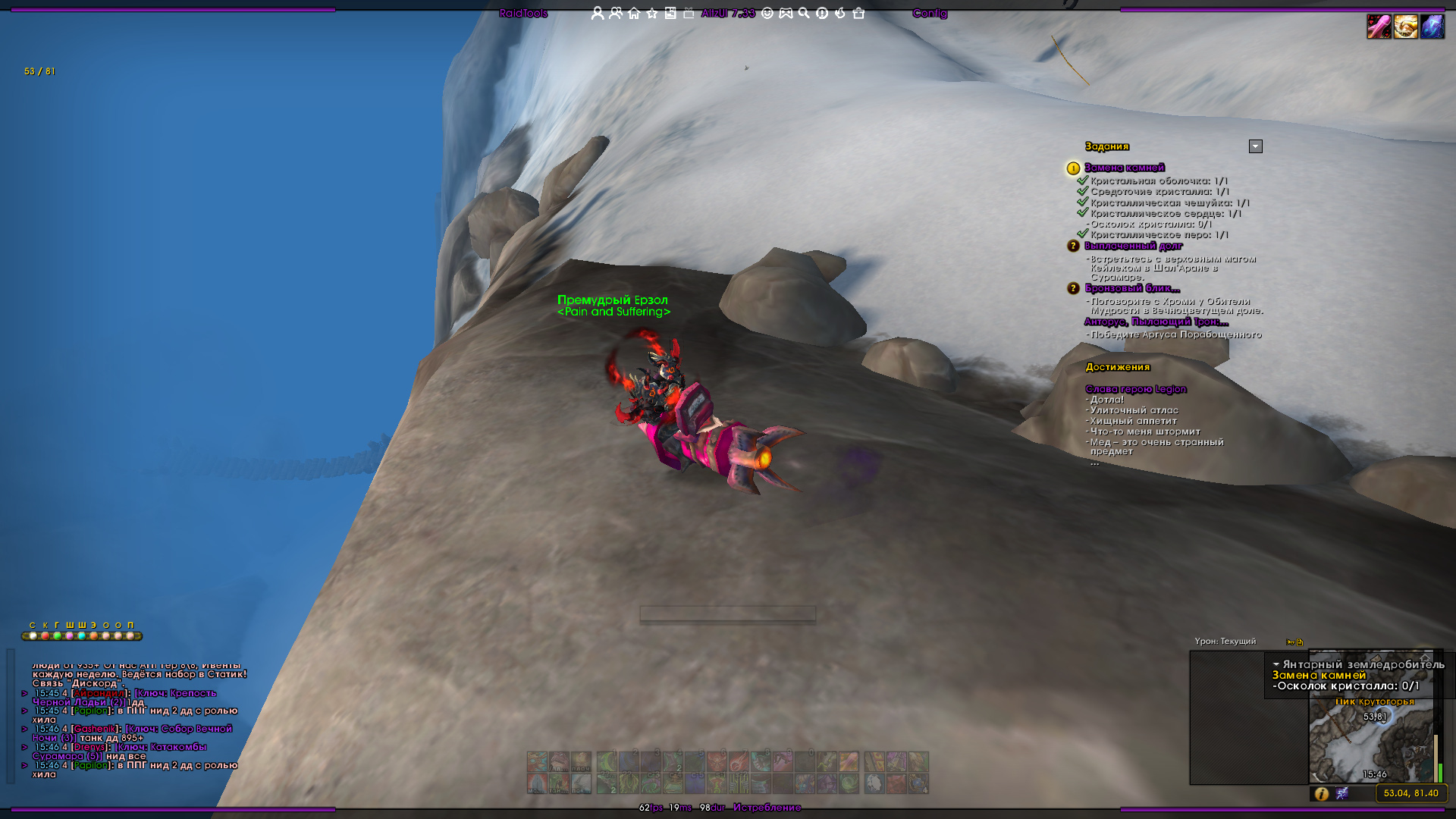Click the pink rocket mount buff icon

[x=1379, y=27]
